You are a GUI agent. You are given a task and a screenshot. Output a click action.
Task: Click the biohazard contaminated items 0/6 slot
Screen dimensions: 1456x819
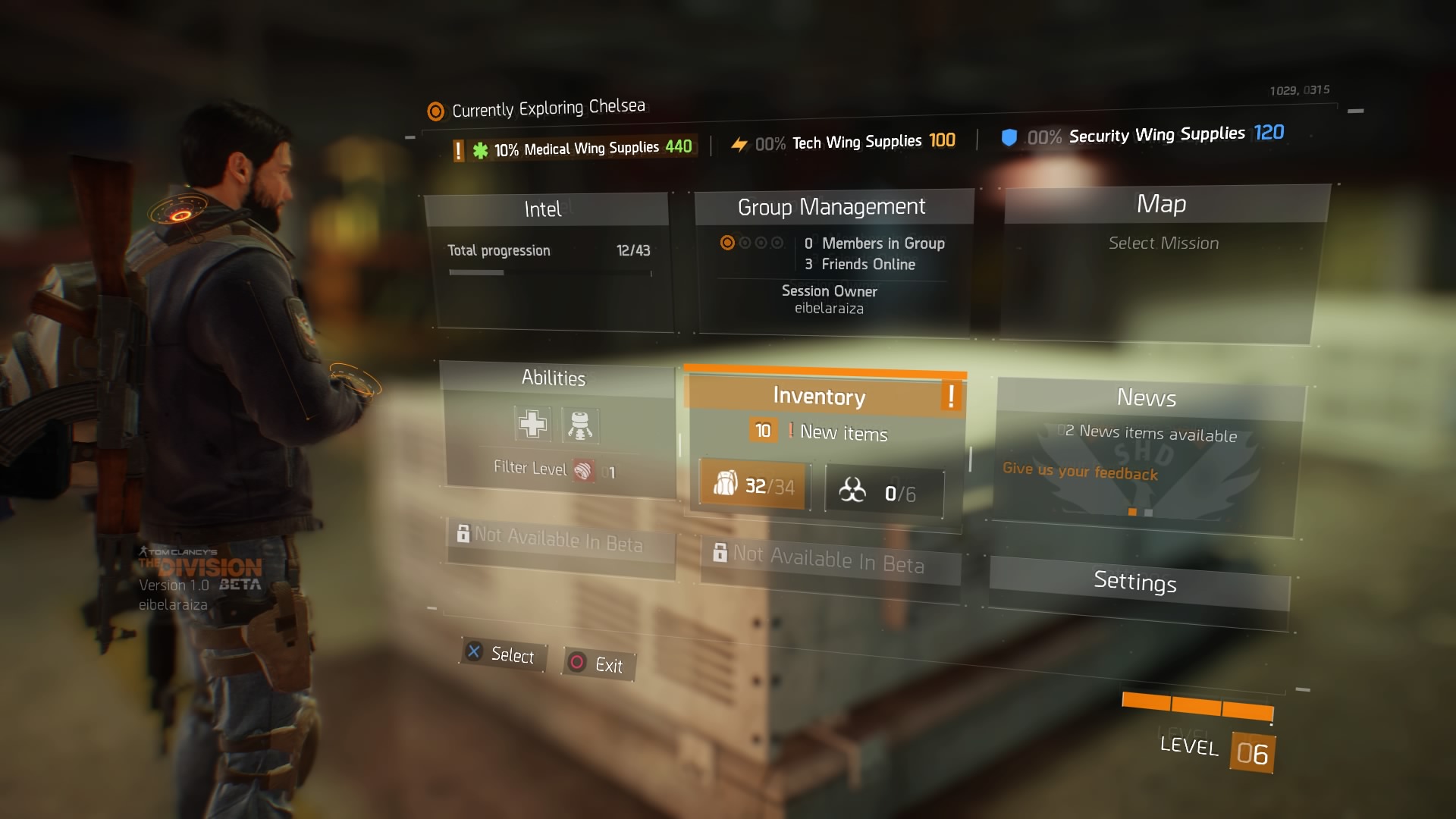tap(883, 494)
